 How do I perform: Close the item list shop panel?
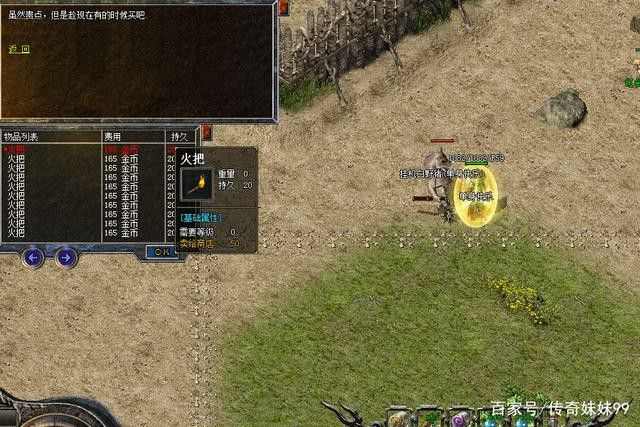pyautogui.click(x=206, y=131)
